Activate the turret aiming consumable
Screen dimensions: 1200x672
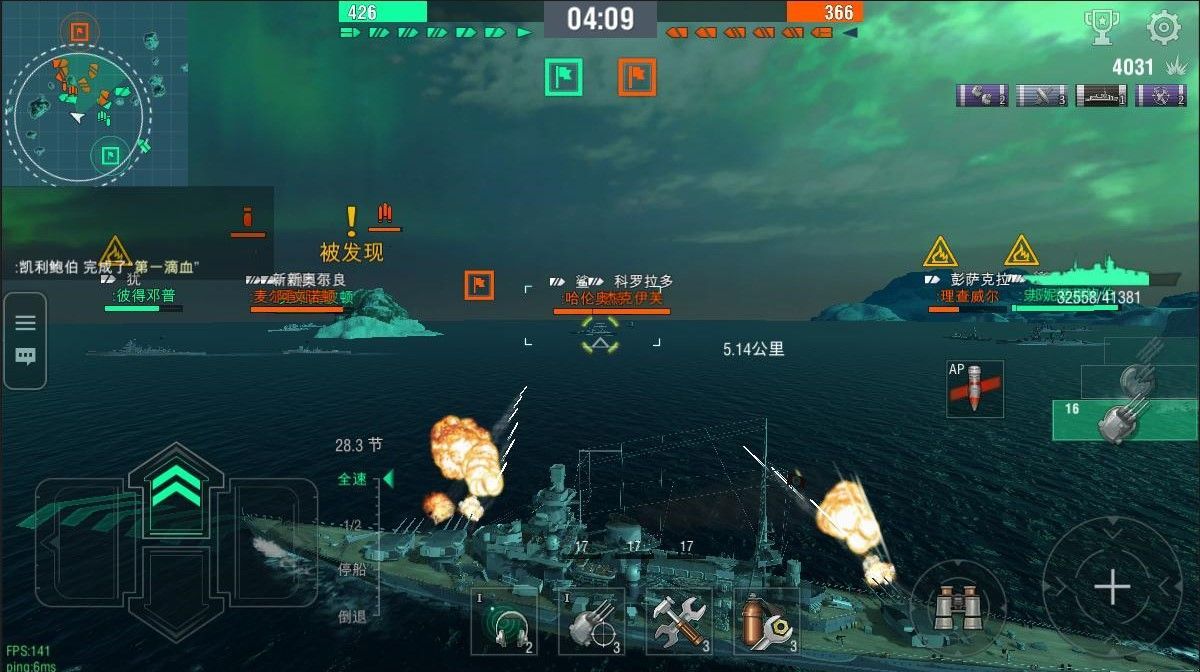pos(592,621)
